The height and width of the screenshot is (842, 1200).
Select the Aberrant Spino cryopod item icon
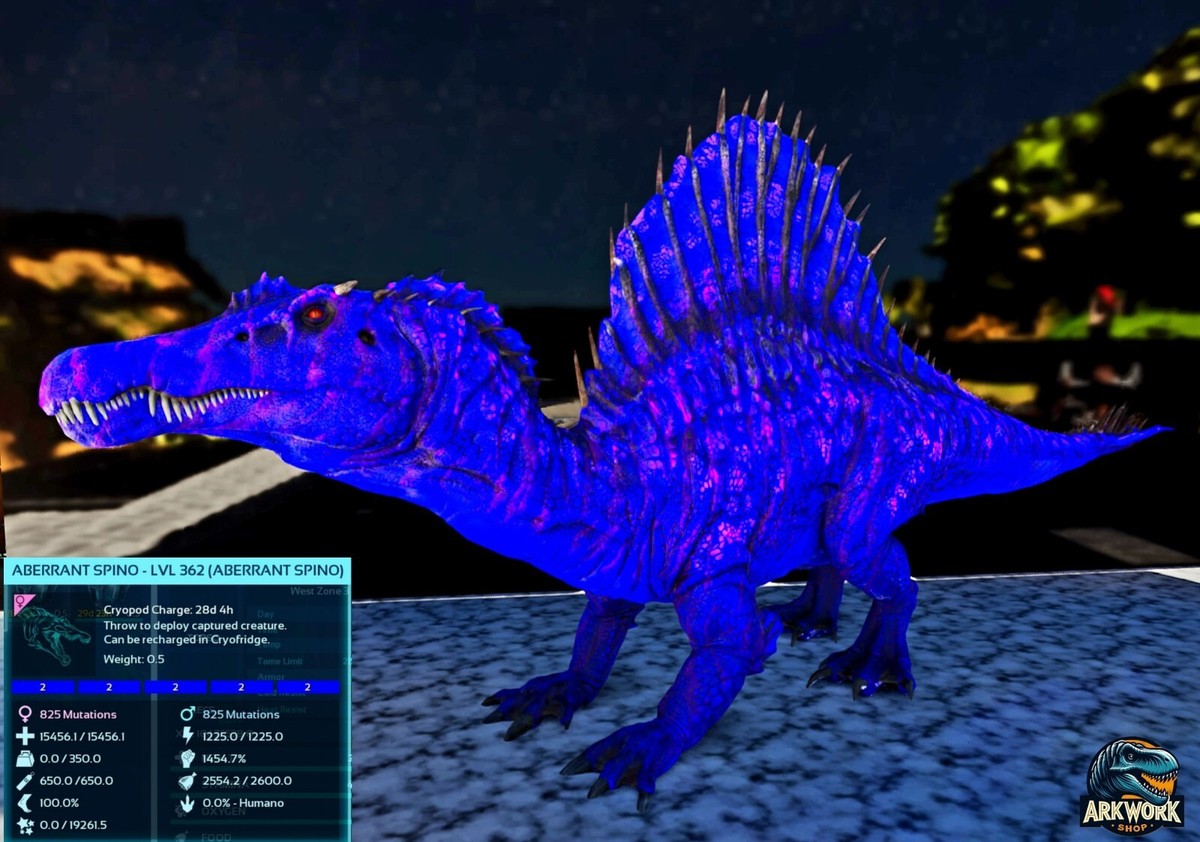pyautogui.click(x=53, y=633)
